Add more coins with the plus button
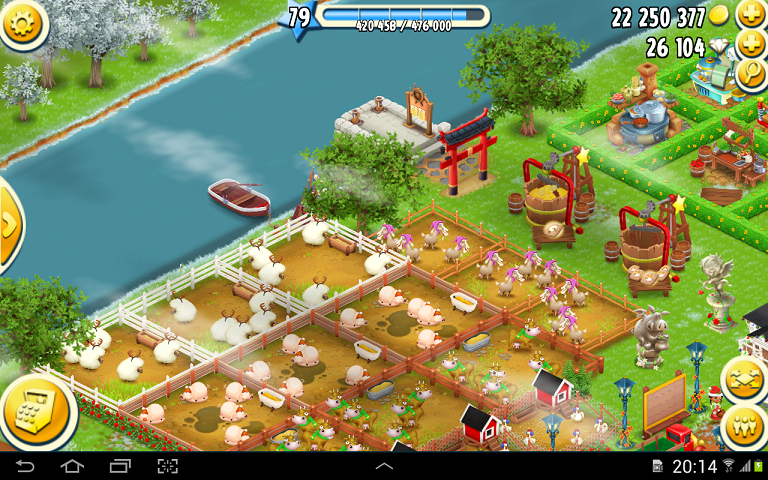 (750, 15)
